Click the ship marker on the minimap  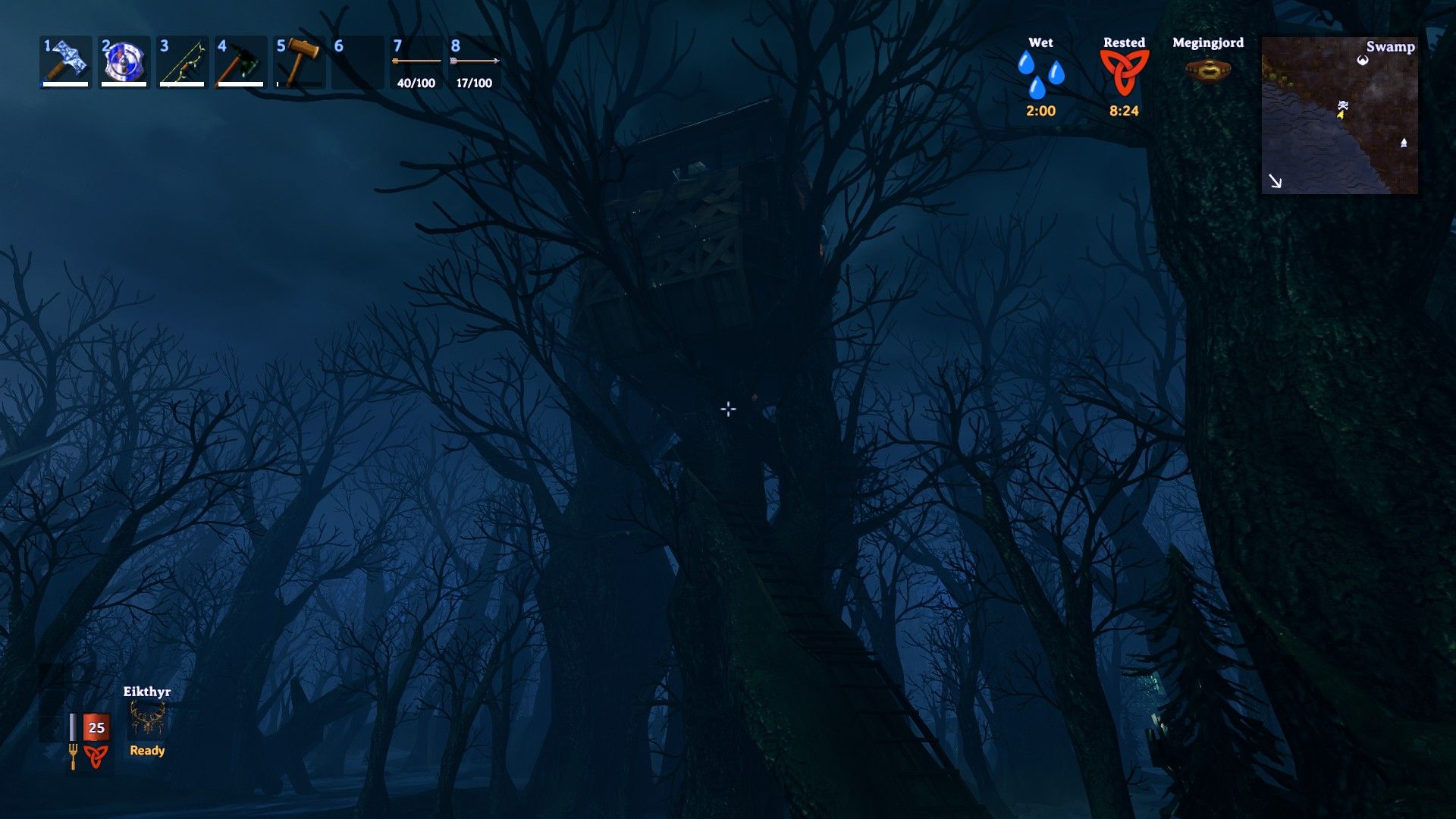pyautogui.click(x=1404, y=143)
